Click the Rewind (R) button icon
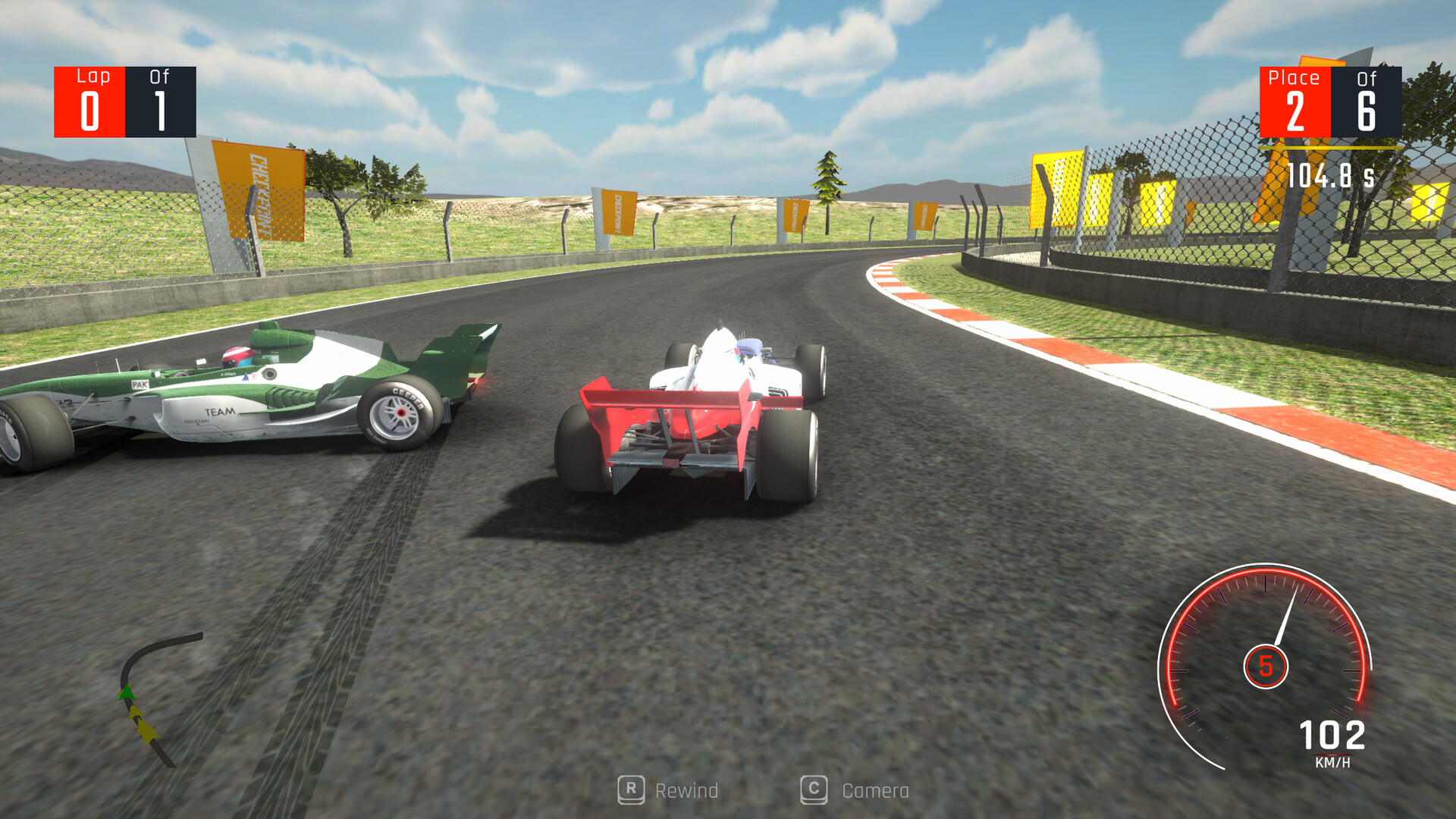 630,791
